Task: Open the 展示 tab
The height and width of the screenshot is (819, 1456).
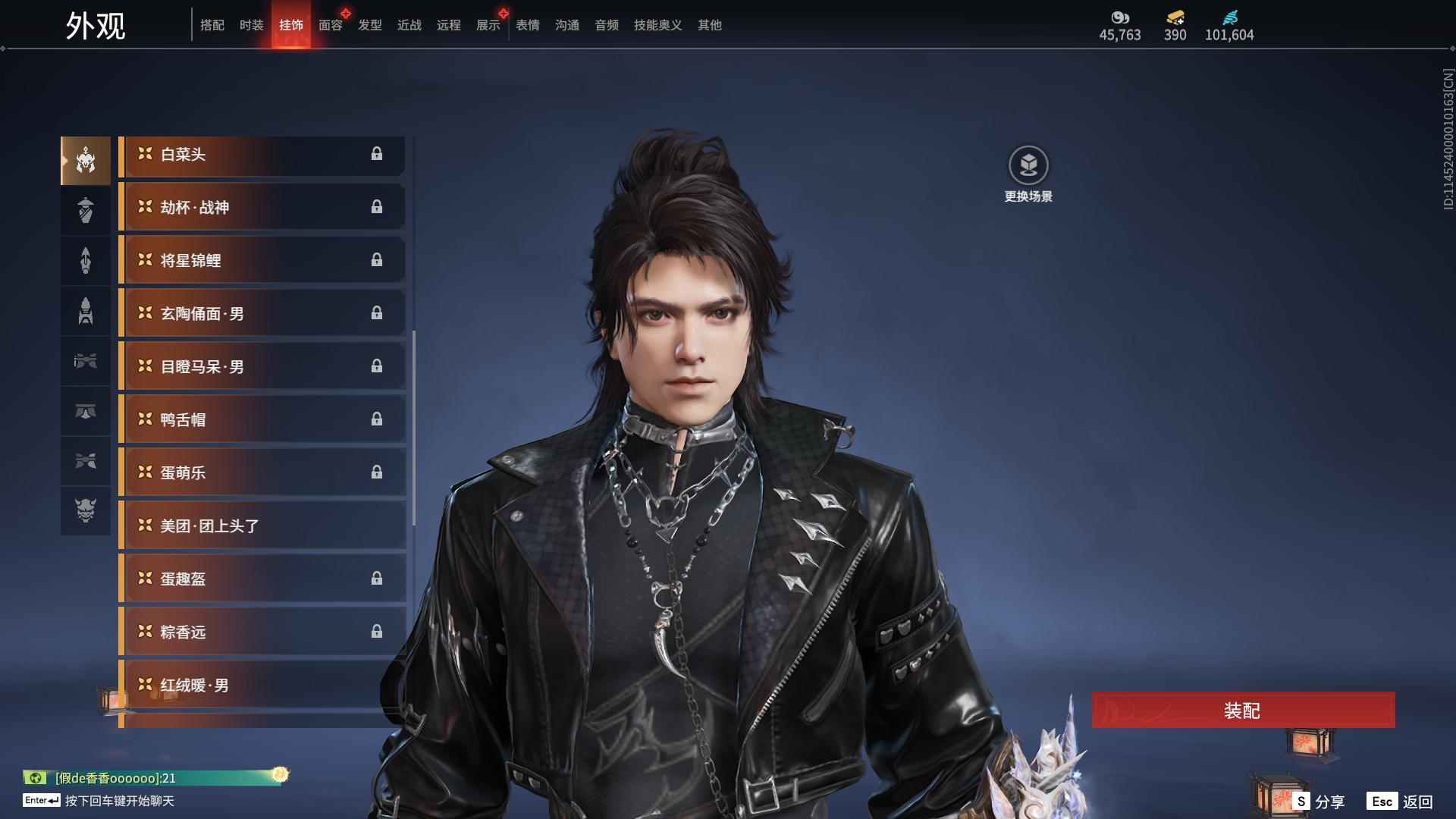Action: 488,25
